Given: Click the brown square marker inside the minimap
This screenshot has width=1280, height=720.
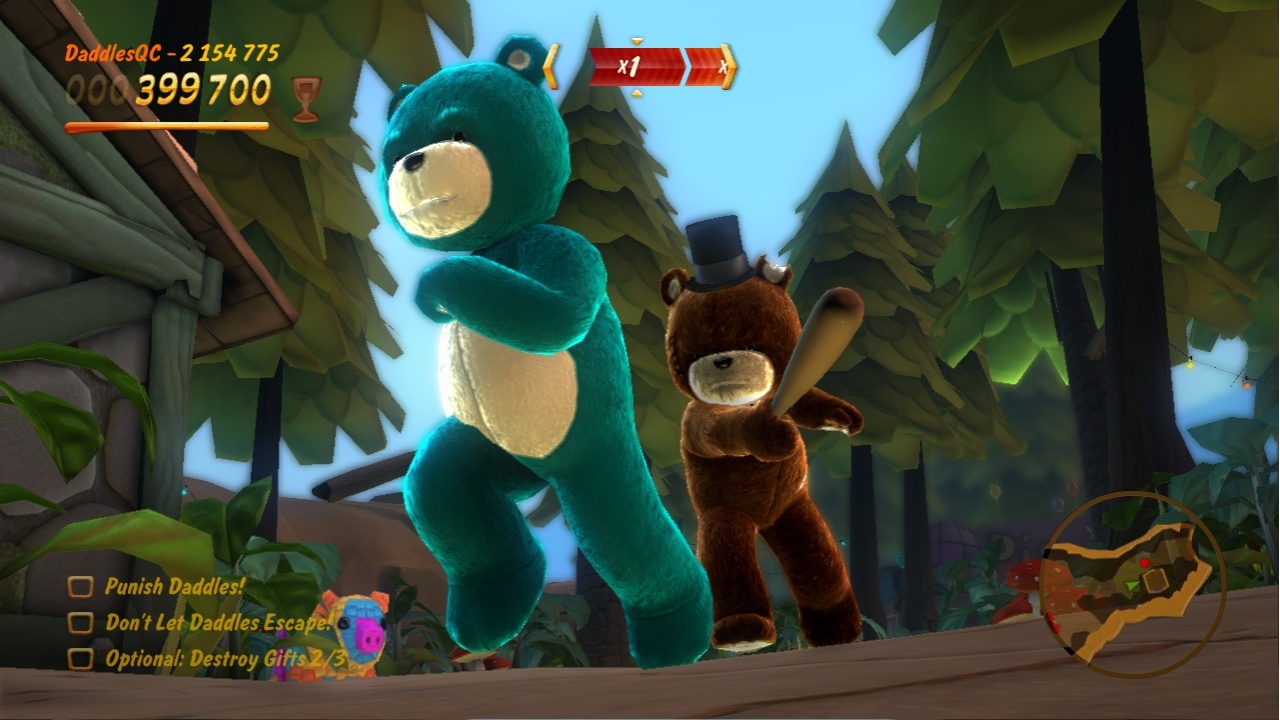Looking at the screenshot, I should [1155, 580].
